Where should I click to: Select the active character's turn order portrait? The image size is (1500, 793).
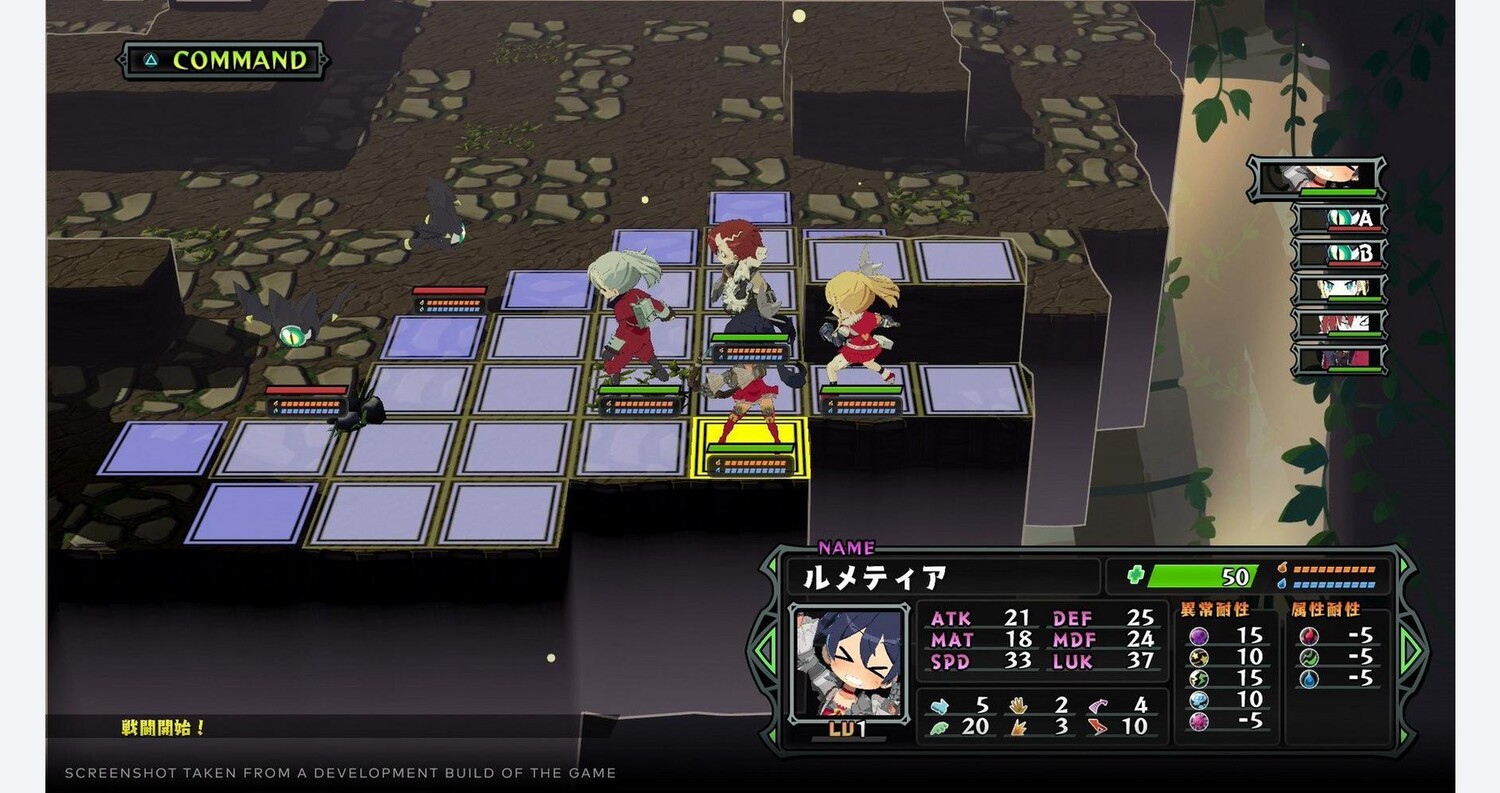coord(1316,178)
